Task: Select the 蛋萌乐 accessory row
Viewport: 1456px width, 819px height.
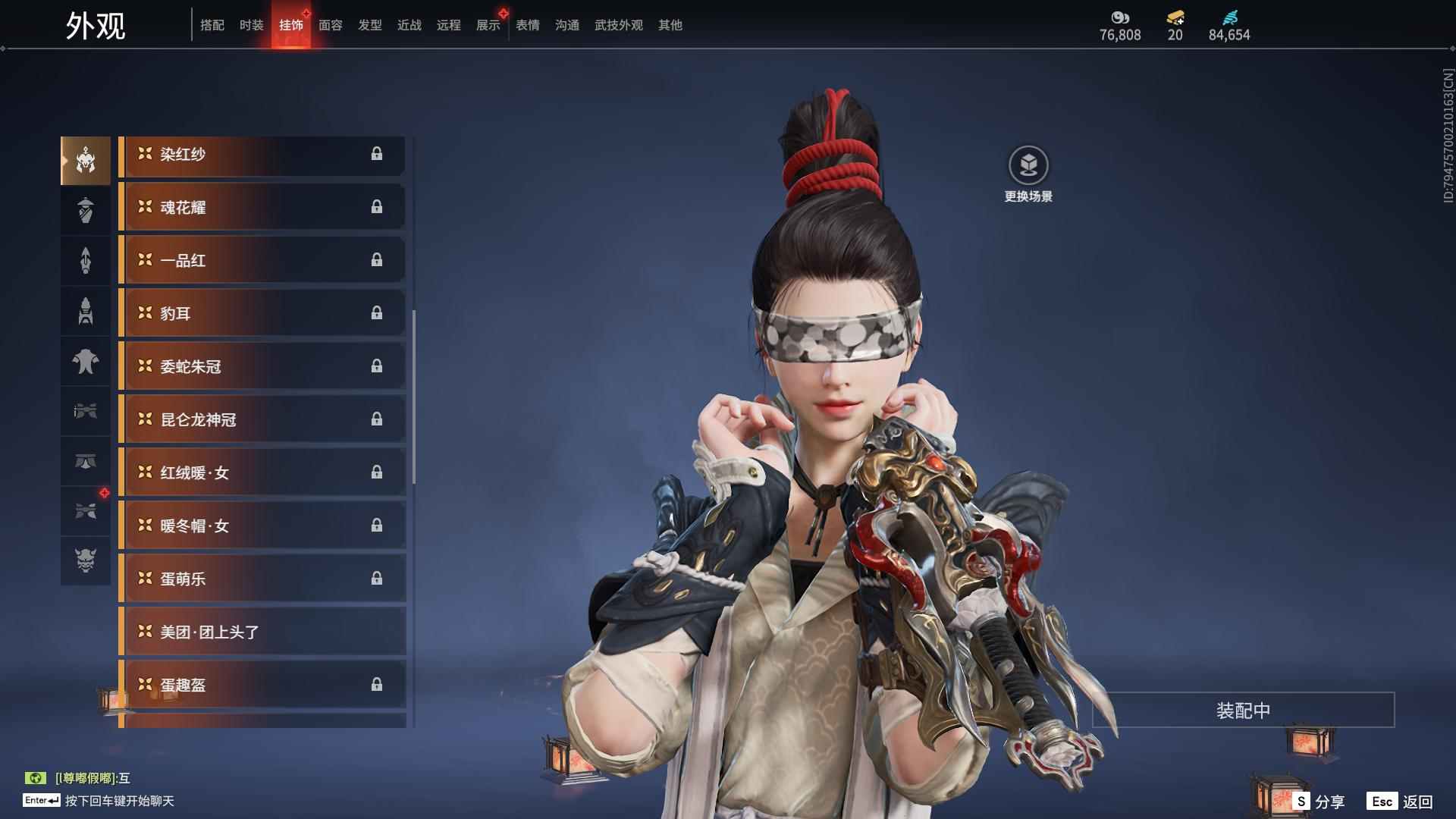Action: click(x=262, y=579)
